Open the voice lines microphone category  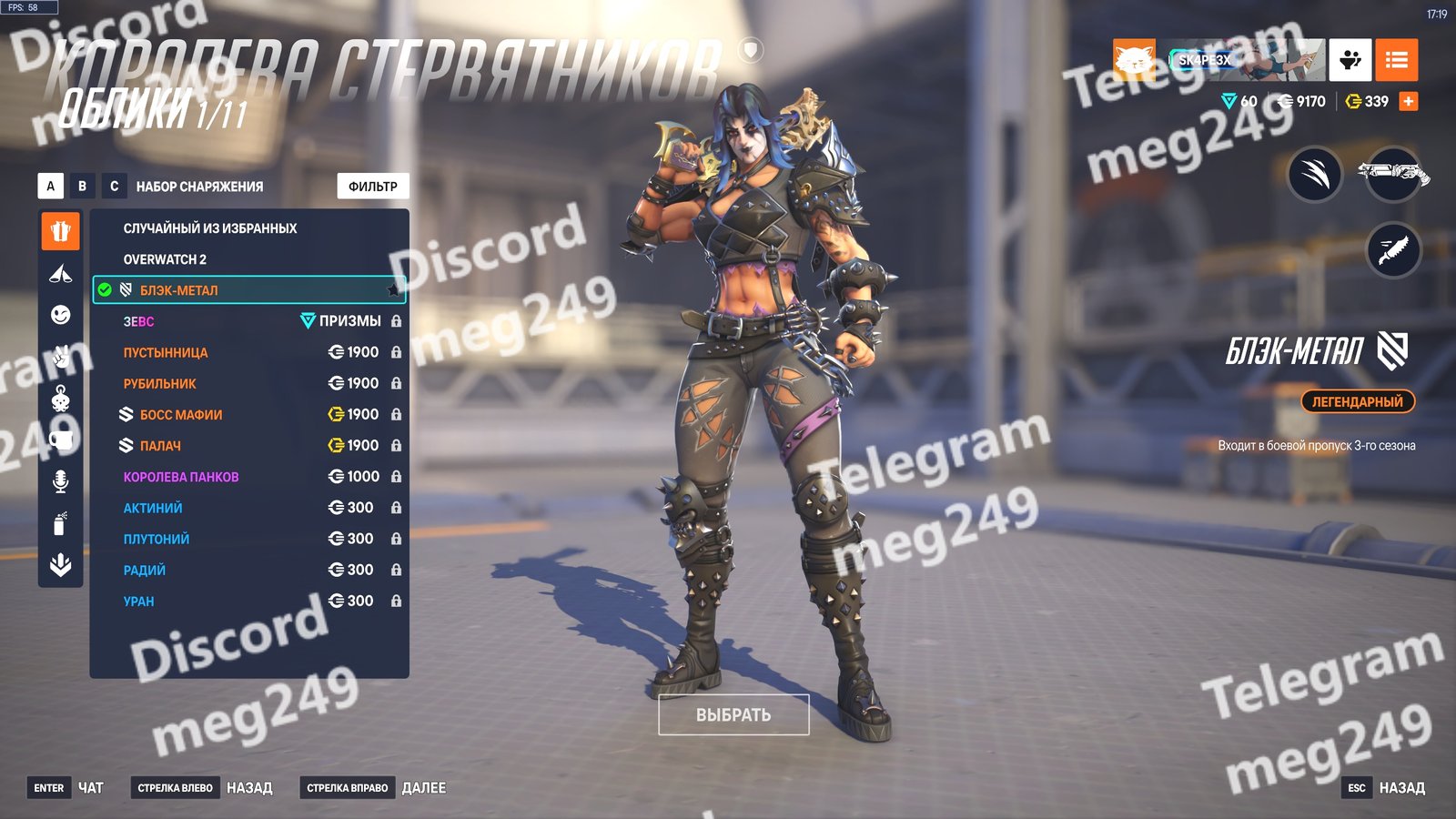point(60,481)
